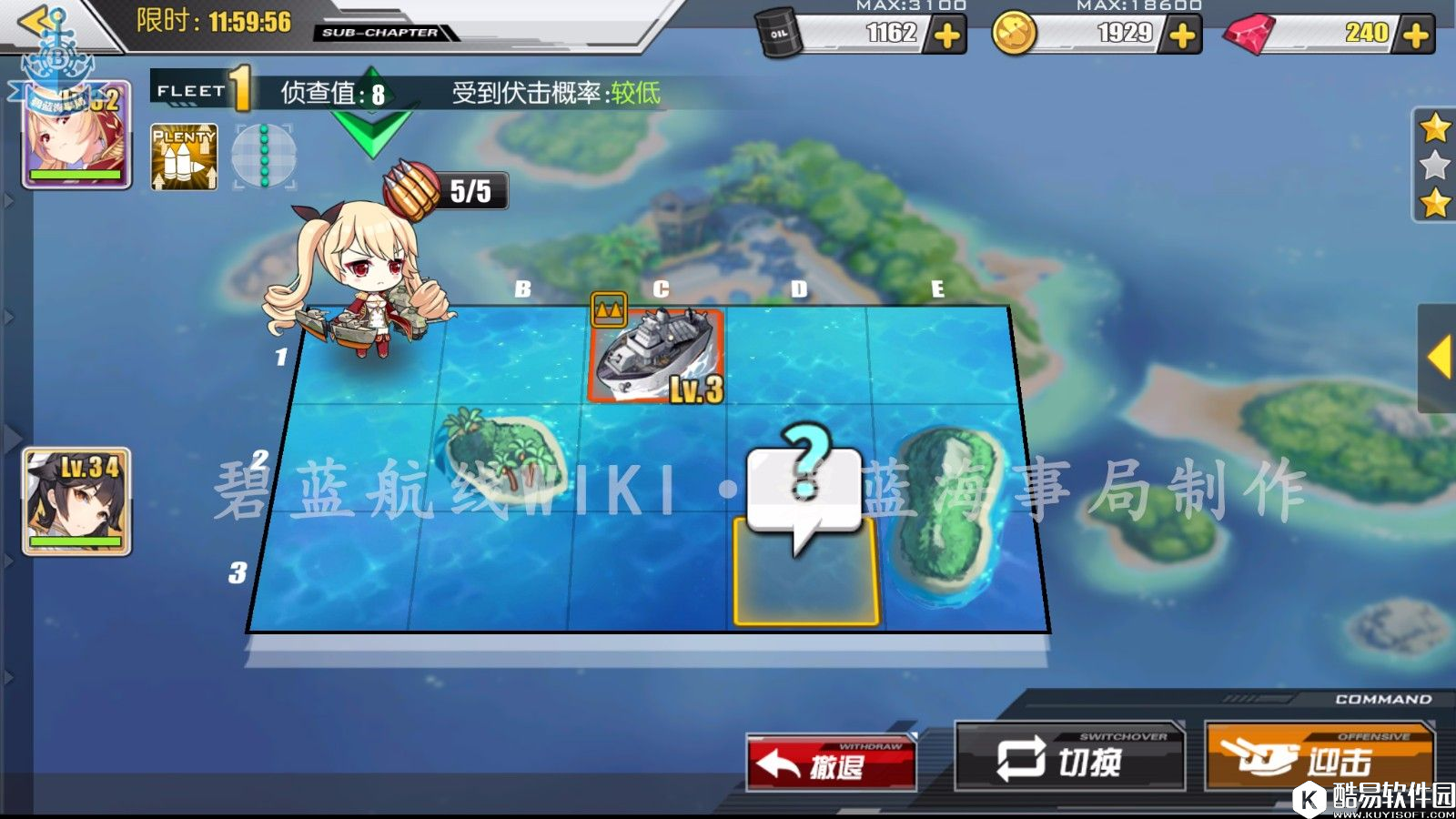Add more gold coins with the plus button

[x=1182, y=35]
